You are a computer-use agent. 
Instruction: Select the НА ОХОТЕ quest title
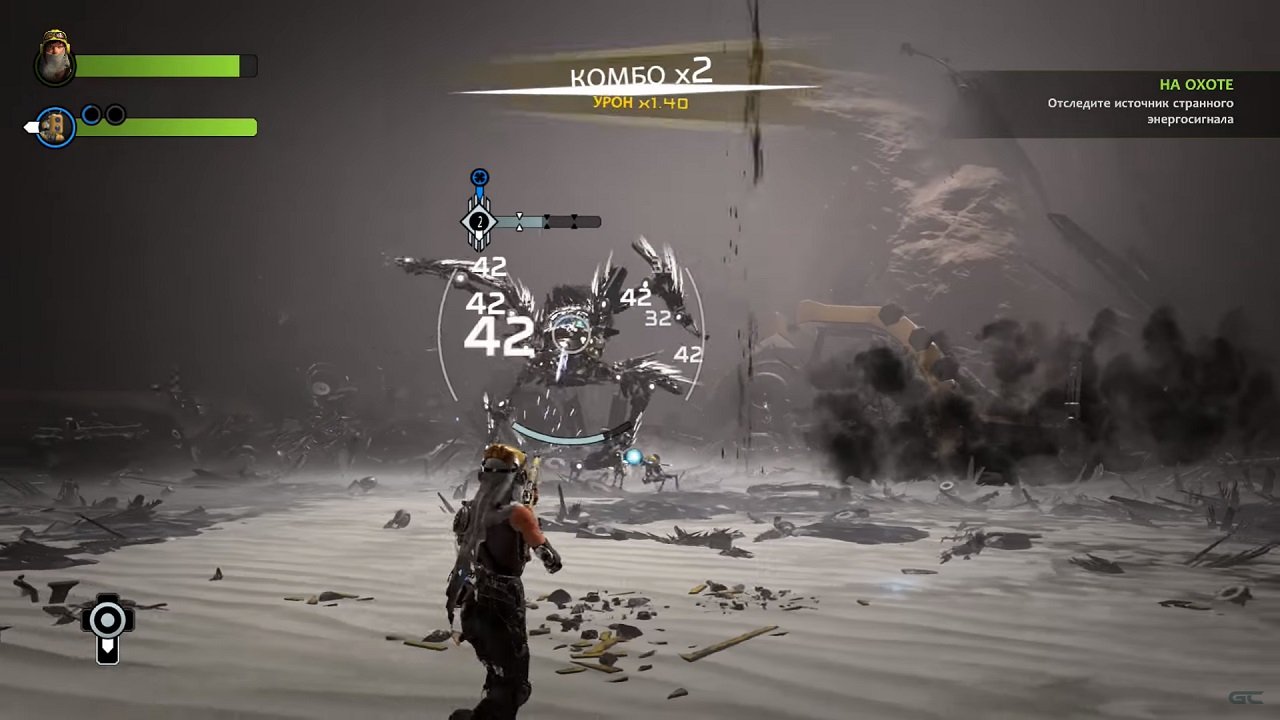coord(1195,84)
